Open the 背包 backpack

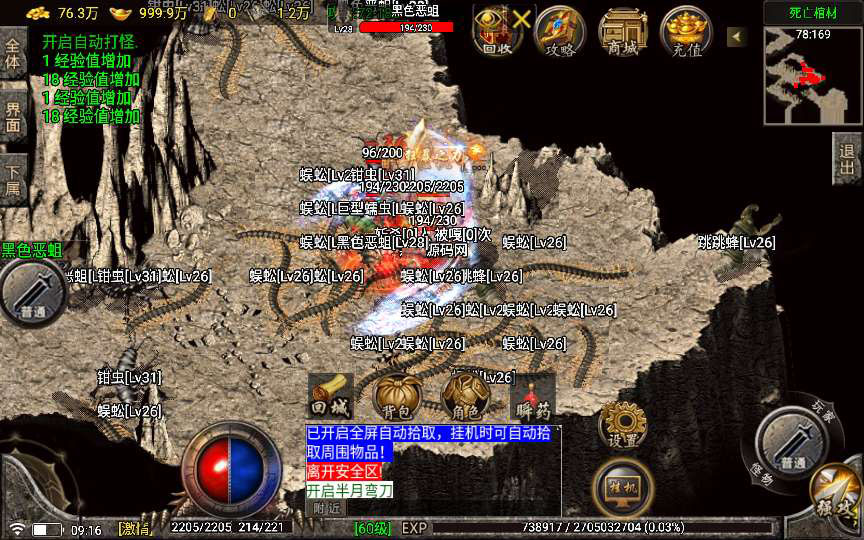tap(396, 397)
